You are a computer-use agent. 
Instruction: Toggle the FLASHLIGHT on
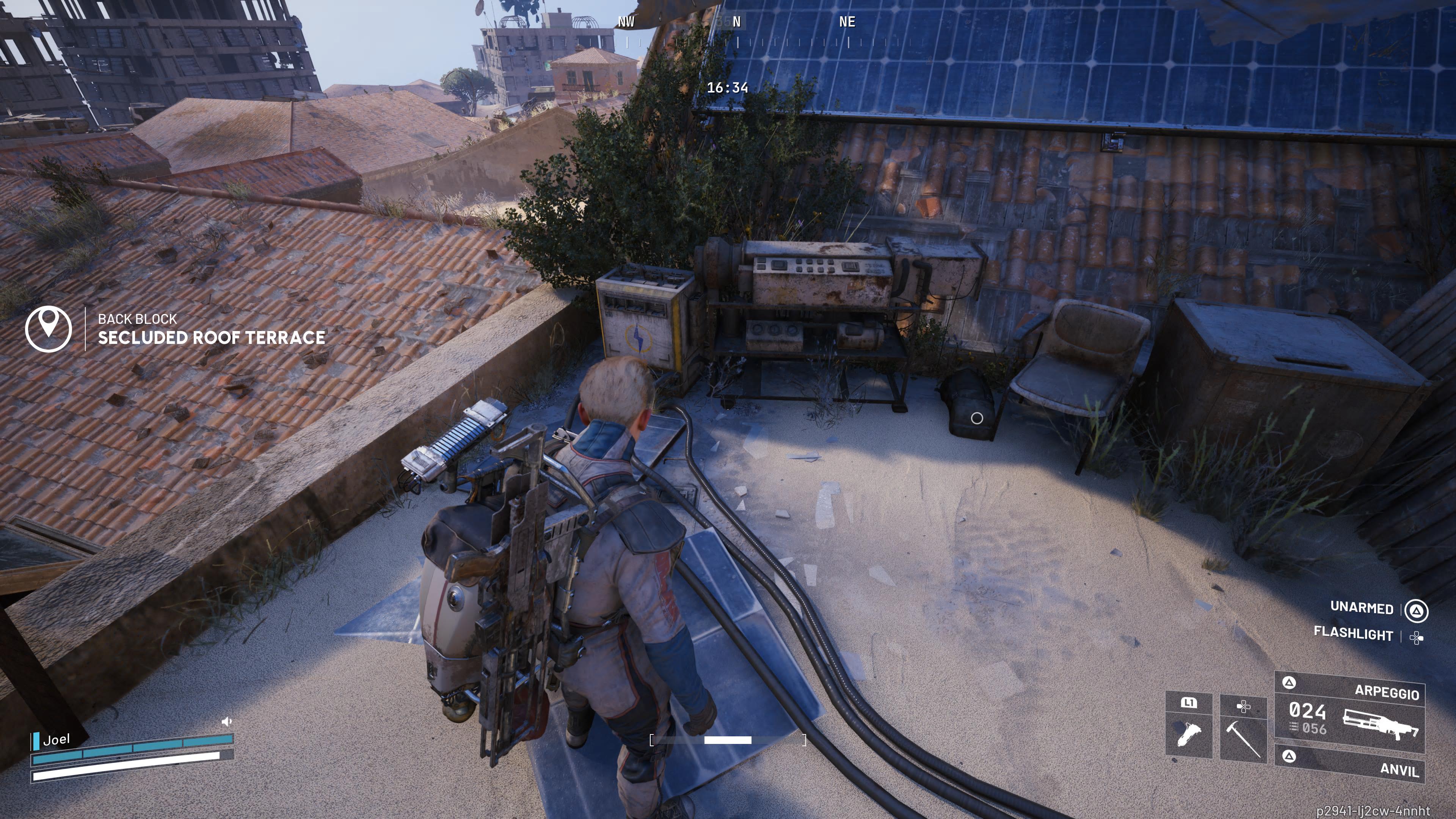(1354, 635)
